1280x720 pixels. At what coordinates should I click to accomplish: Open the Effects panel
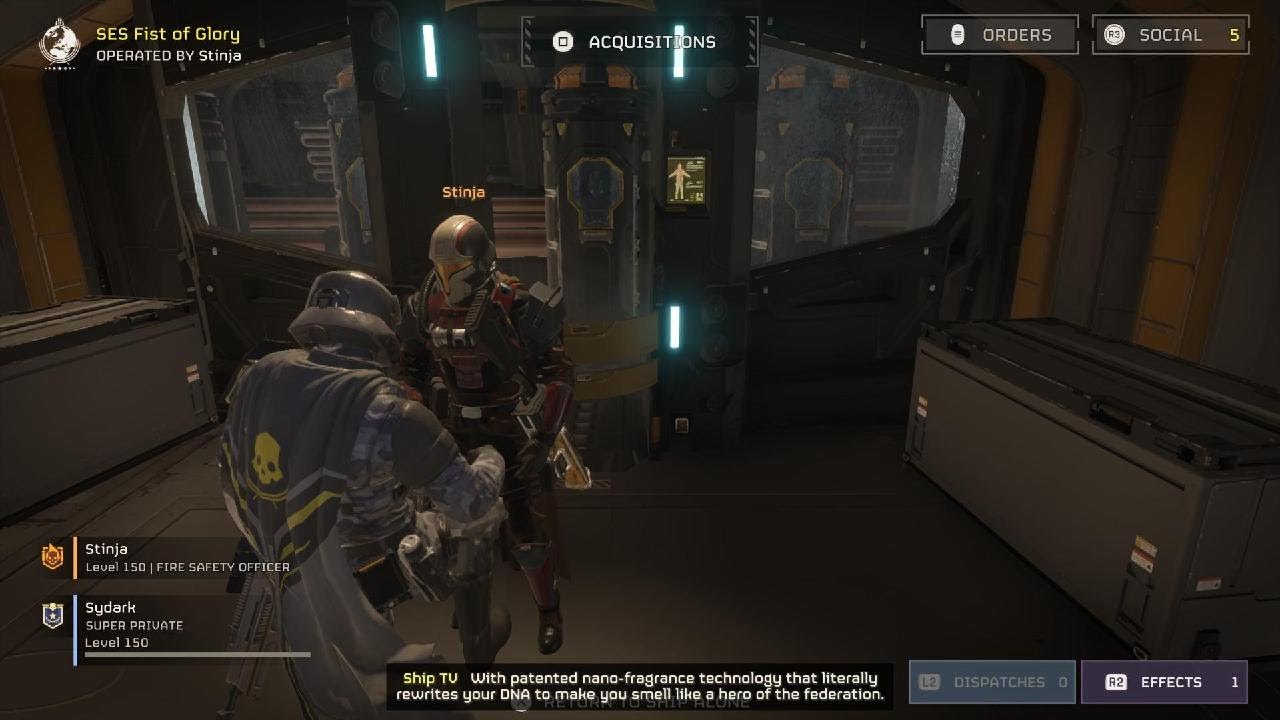(1164, 682)
